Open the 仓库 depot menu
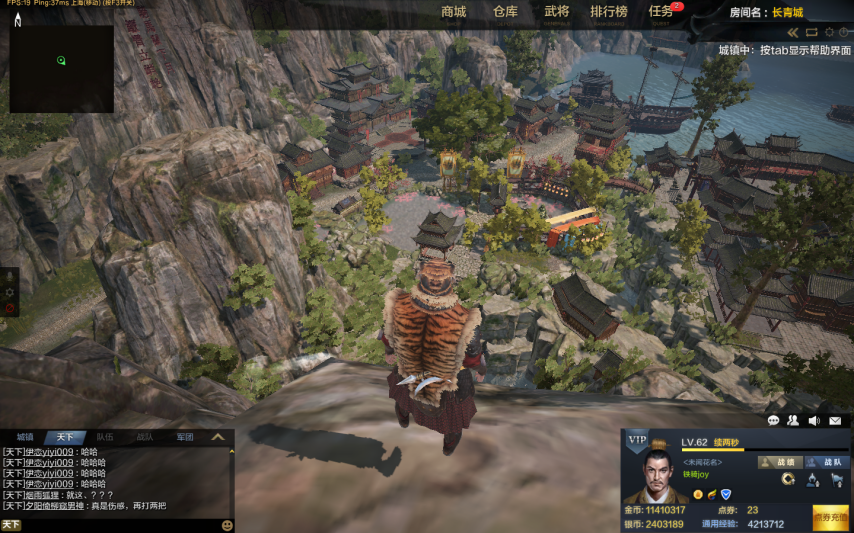 click(x=505, y=12)
